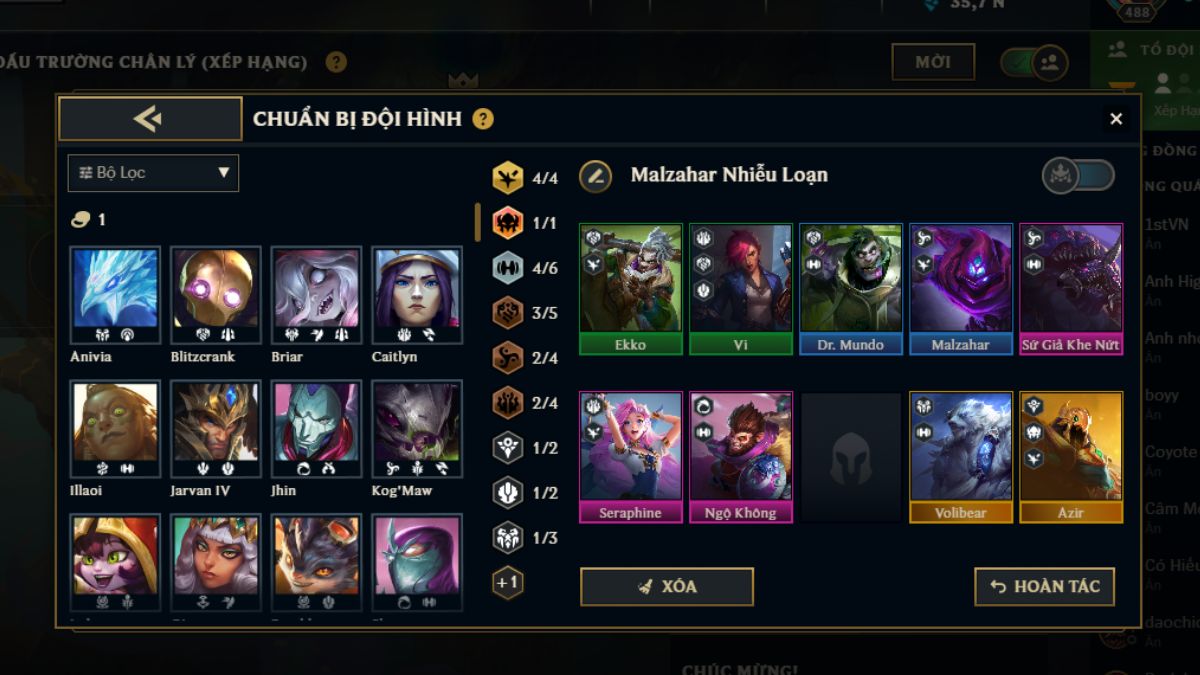The image size is (1200, 675).
Task: Pick Blitzcrank from the champion list
Action: [x=215, y=297]
